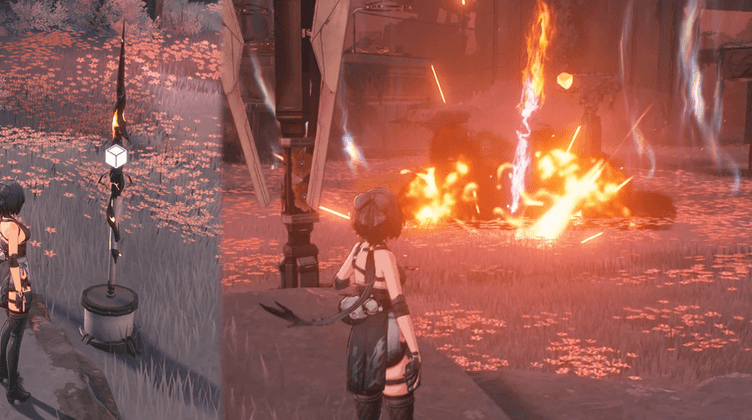Select the glowing orange cube marker
Image resolution: width=752 pixels, height=420 pixels.
pos(565,80)
